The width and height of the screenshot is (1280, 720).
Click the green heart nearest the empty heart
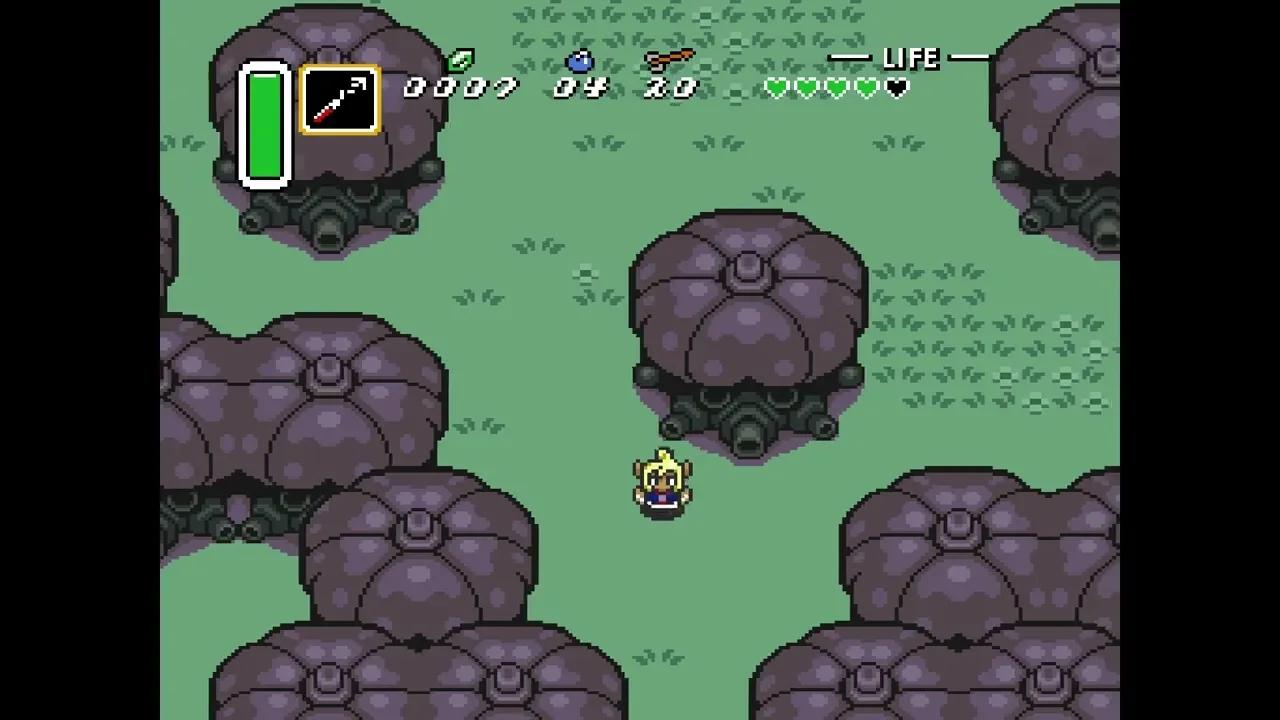click(x=866, y=89)
